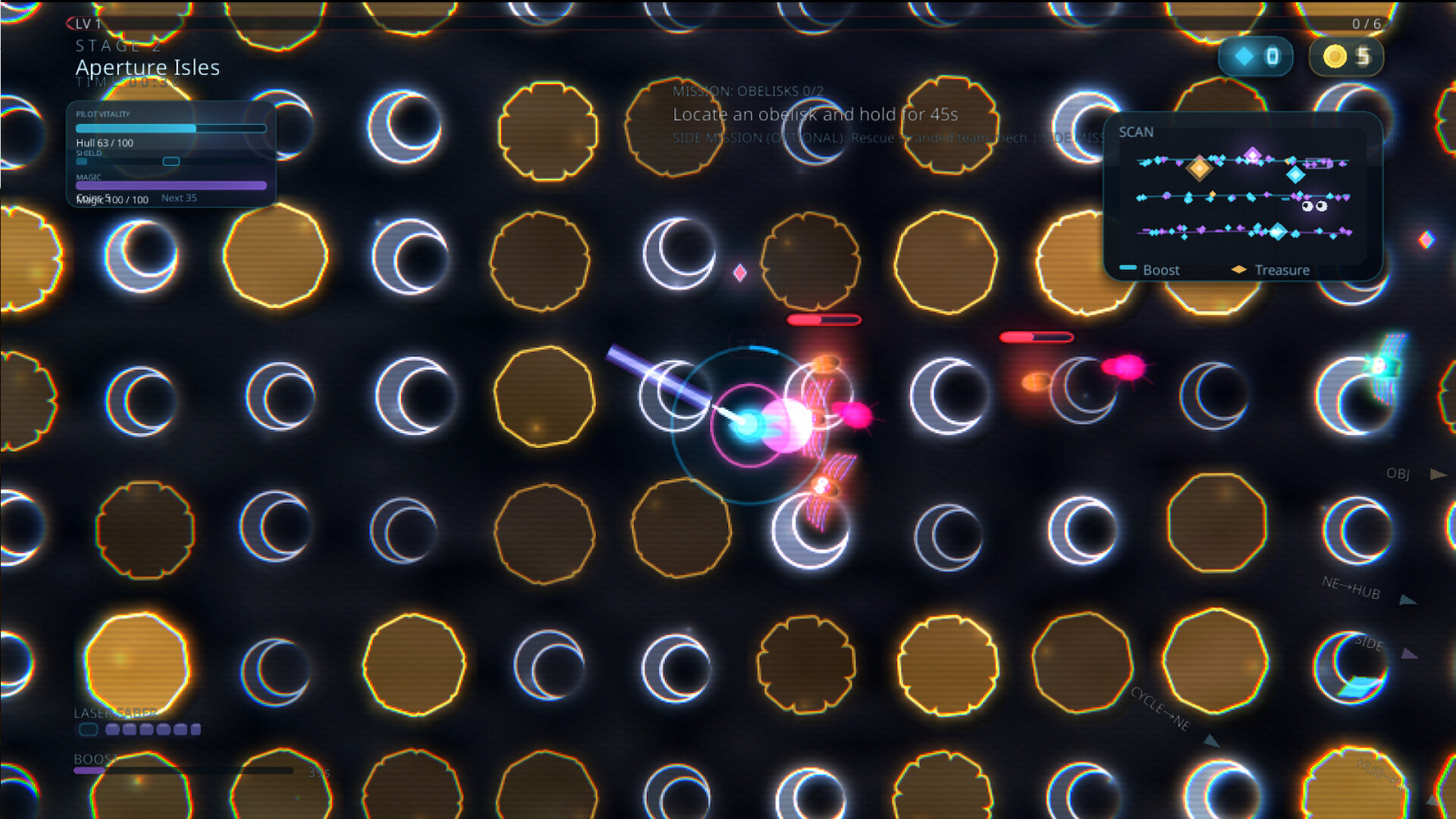Toggle the small shield segment indicator
The width and height of the screenshot is (1456, 819).
tap(171, 162)
